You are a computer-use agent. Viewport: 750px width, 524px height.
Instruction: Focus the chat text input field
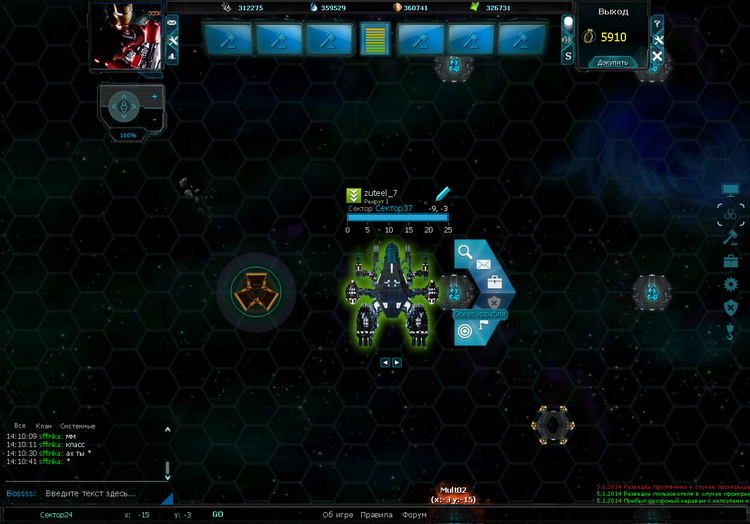pyautogui.click(x=90, y=493)
